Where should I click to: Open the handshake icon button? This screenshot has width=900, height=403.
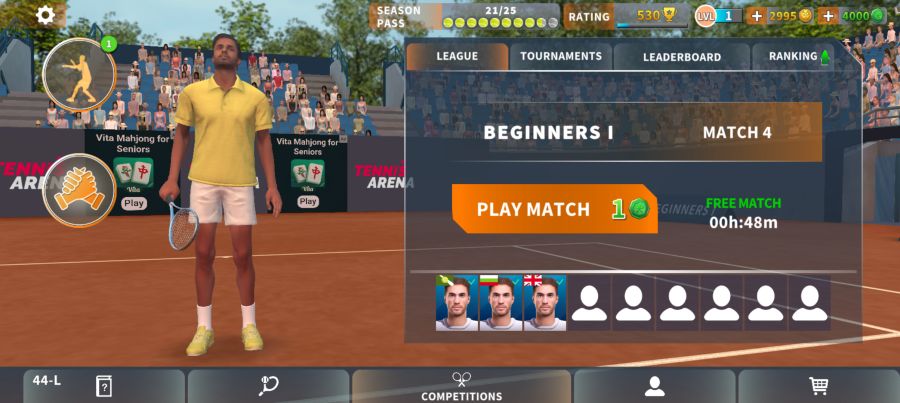(79, 189)
